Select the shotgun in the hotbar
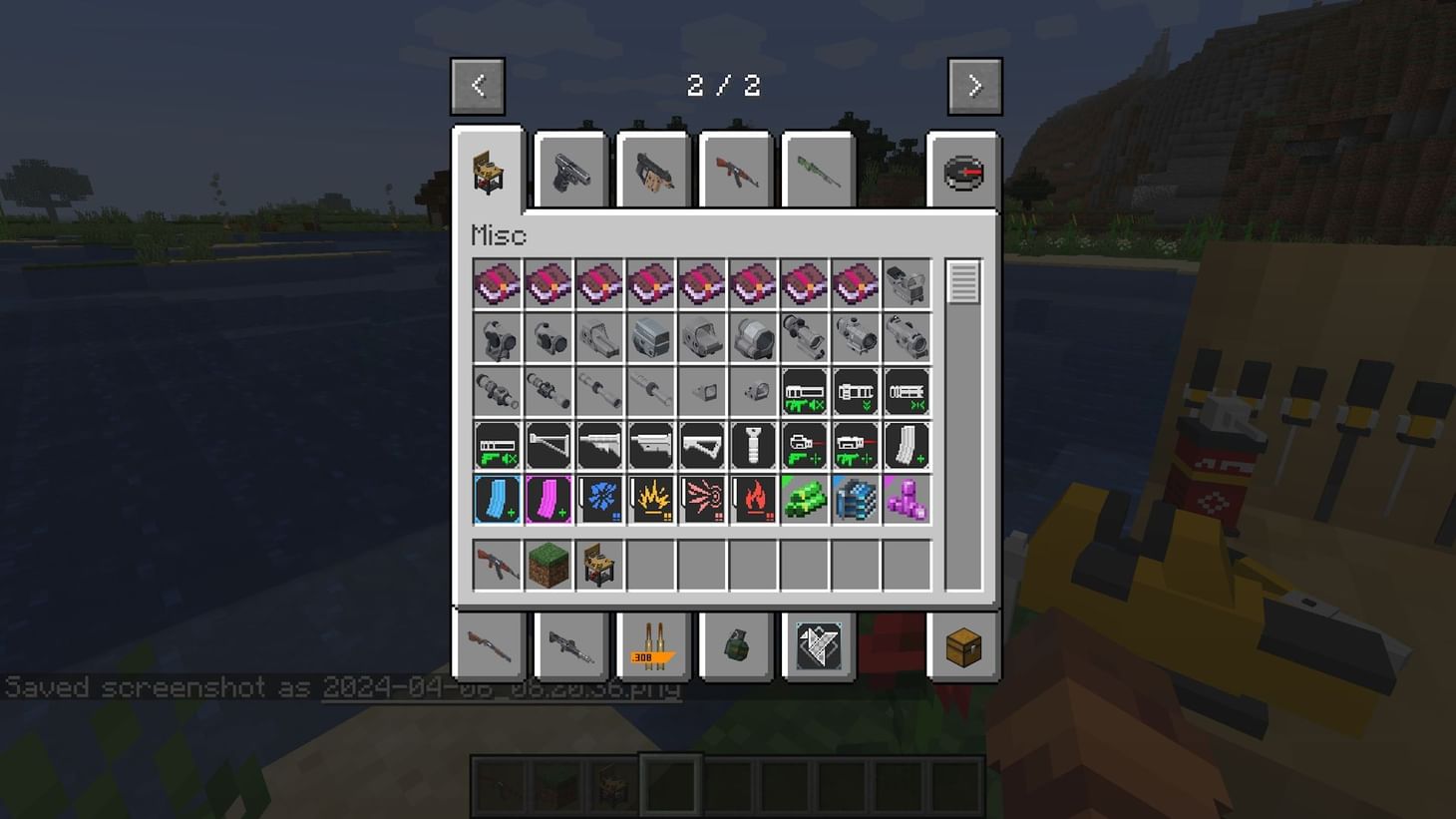Image resolution: width=1456 pixels, height=819 pixels. point(488,646)
